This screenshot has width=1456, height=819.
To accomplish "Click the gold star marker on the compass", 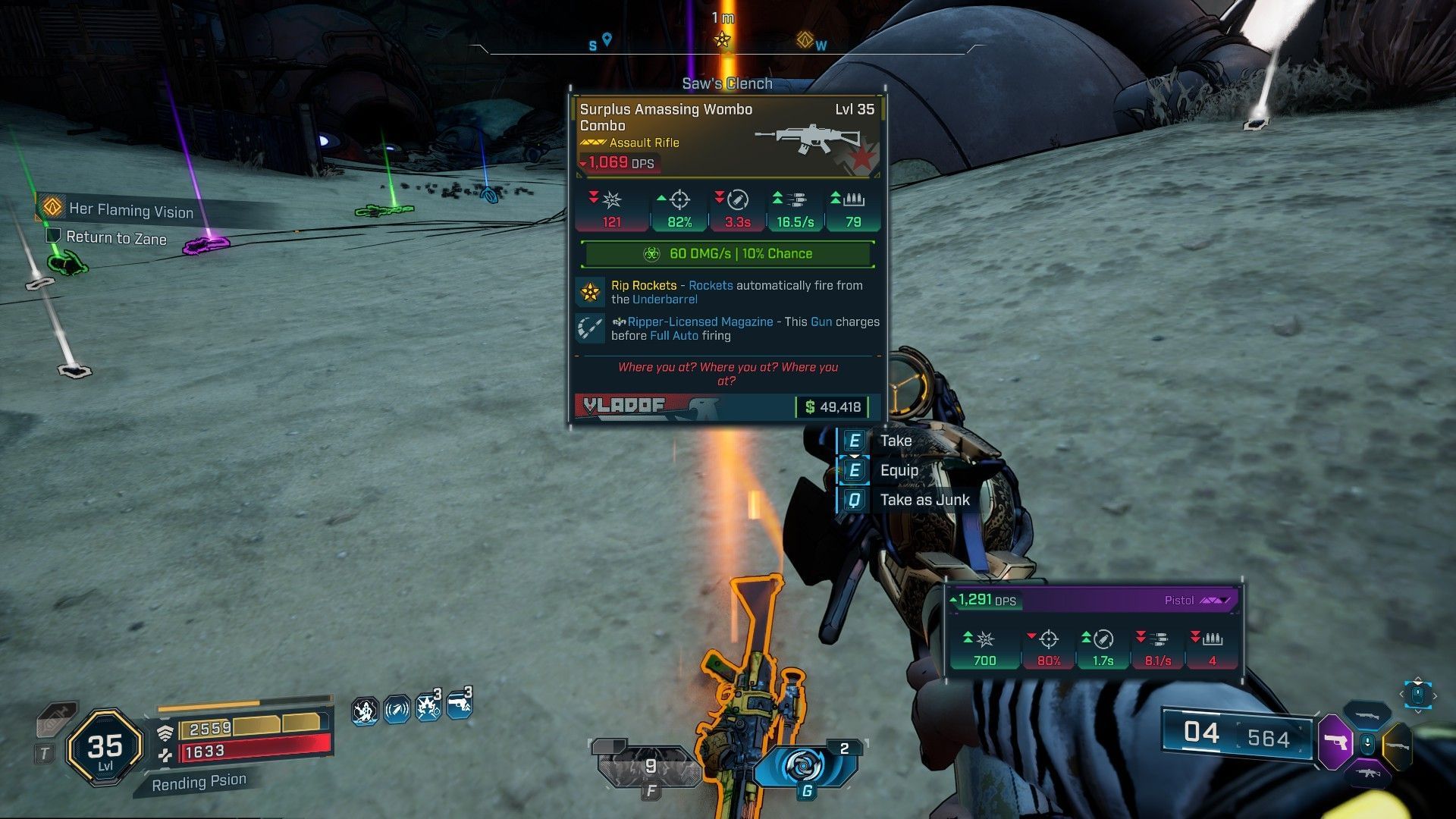I will click(722, 39).
